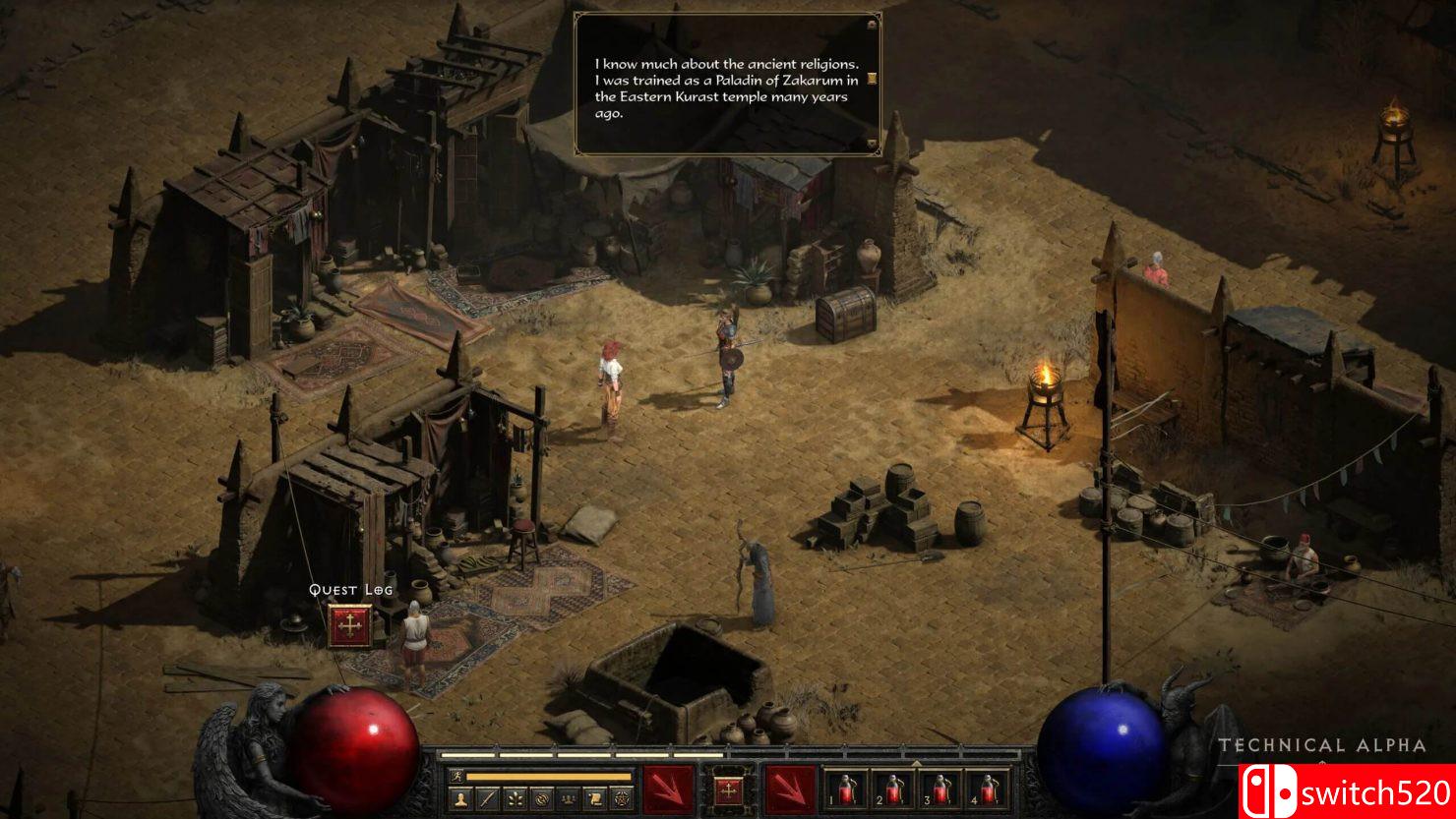Click the sword inventory icon on the action bar
The width and height of the screenshot is (1456, 819).
(489, 798)
